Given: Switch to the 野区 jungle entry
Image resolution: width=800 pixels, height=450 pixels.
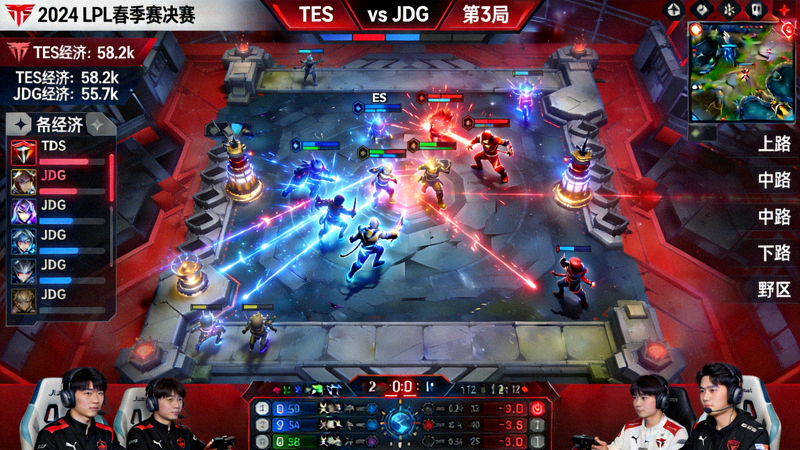Looking at the screenshot, I should click(775, 290).
